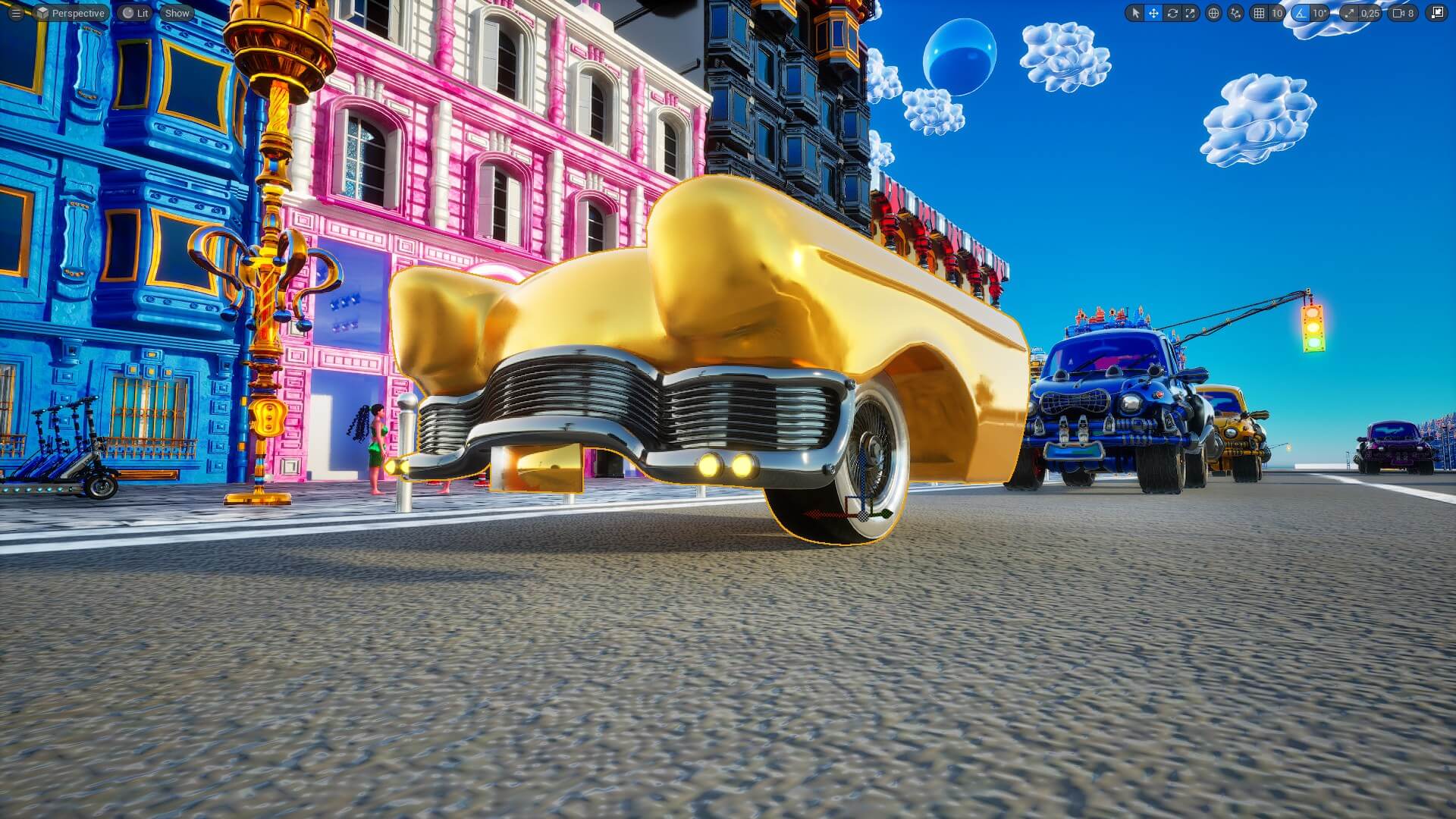Activate the Scale transform tool

pos(1190,14)
